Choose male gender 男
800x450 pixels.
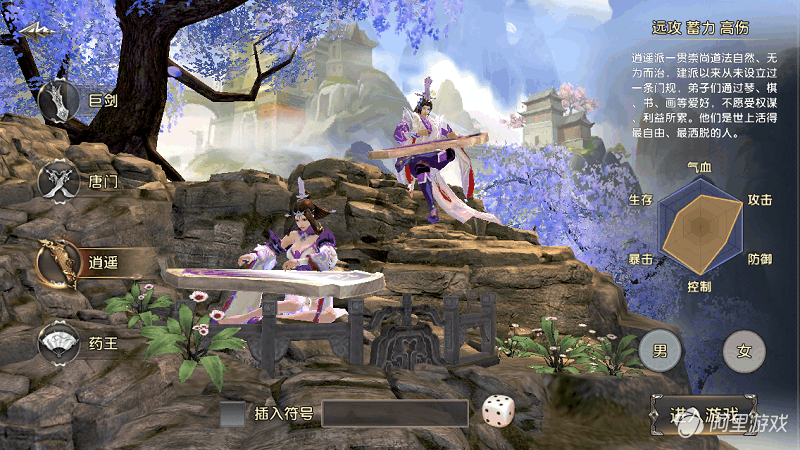(660, 351)
